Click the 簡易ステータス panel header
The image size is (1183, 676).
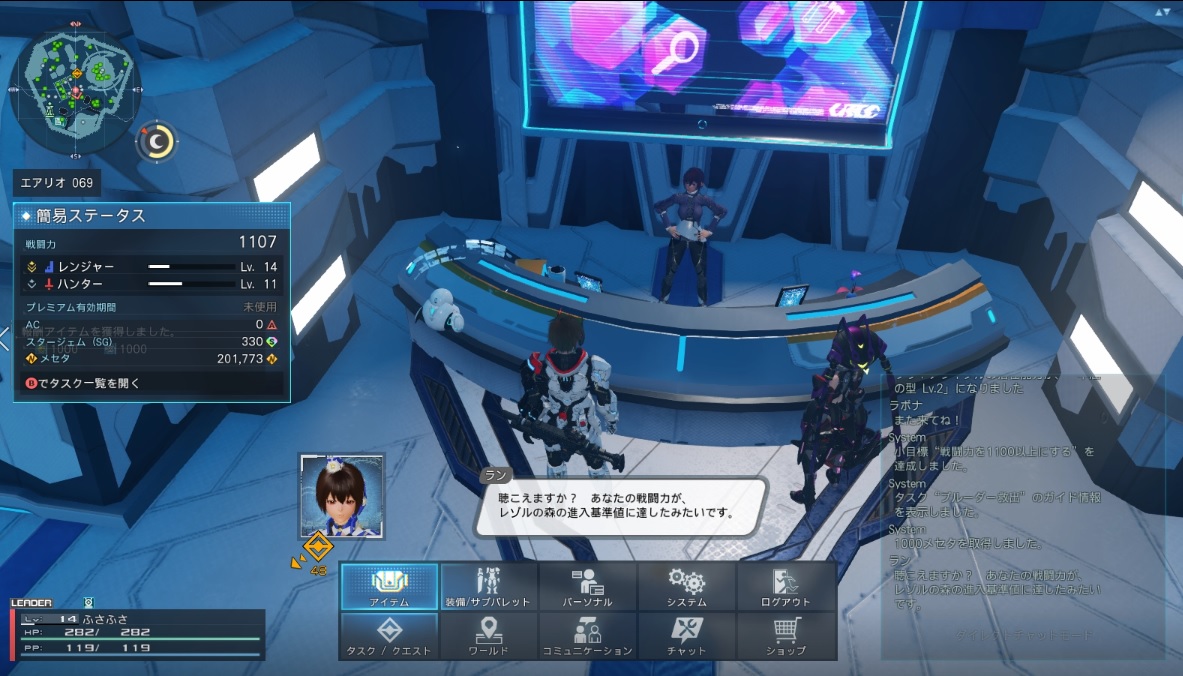[x=152, y=216]
